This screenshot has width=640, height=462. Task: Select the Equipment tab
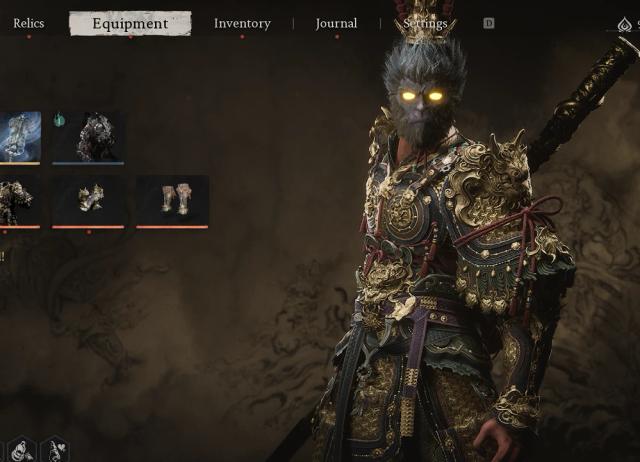[x=130, y=24]
